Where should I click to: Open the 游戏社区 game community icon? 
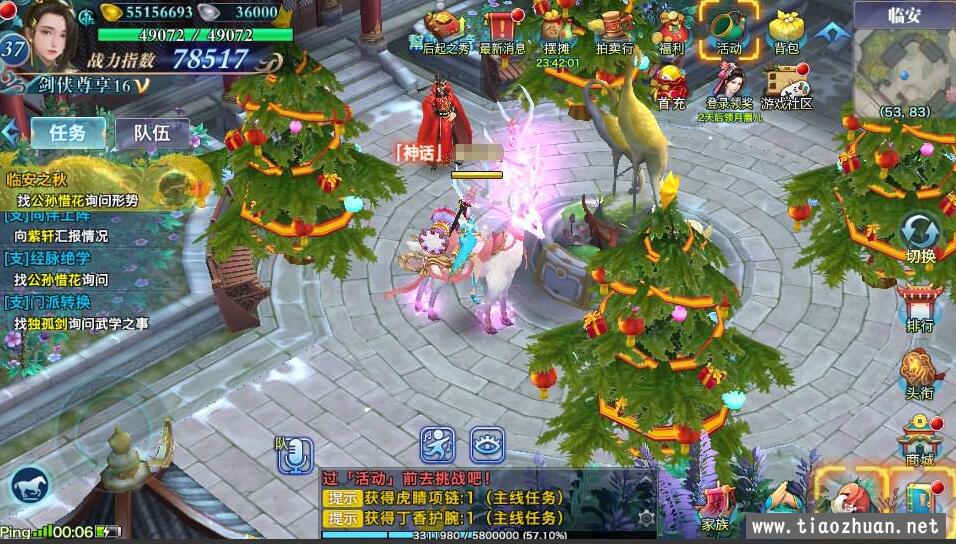click(x=786, y=85)
